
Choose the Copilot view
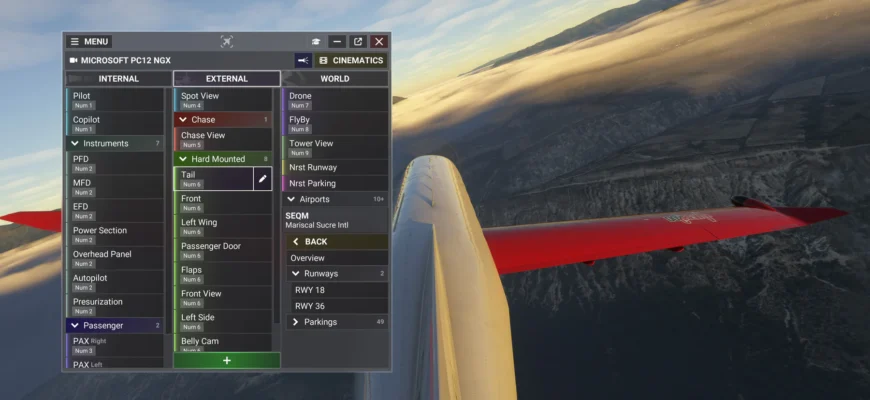(115, 123)
